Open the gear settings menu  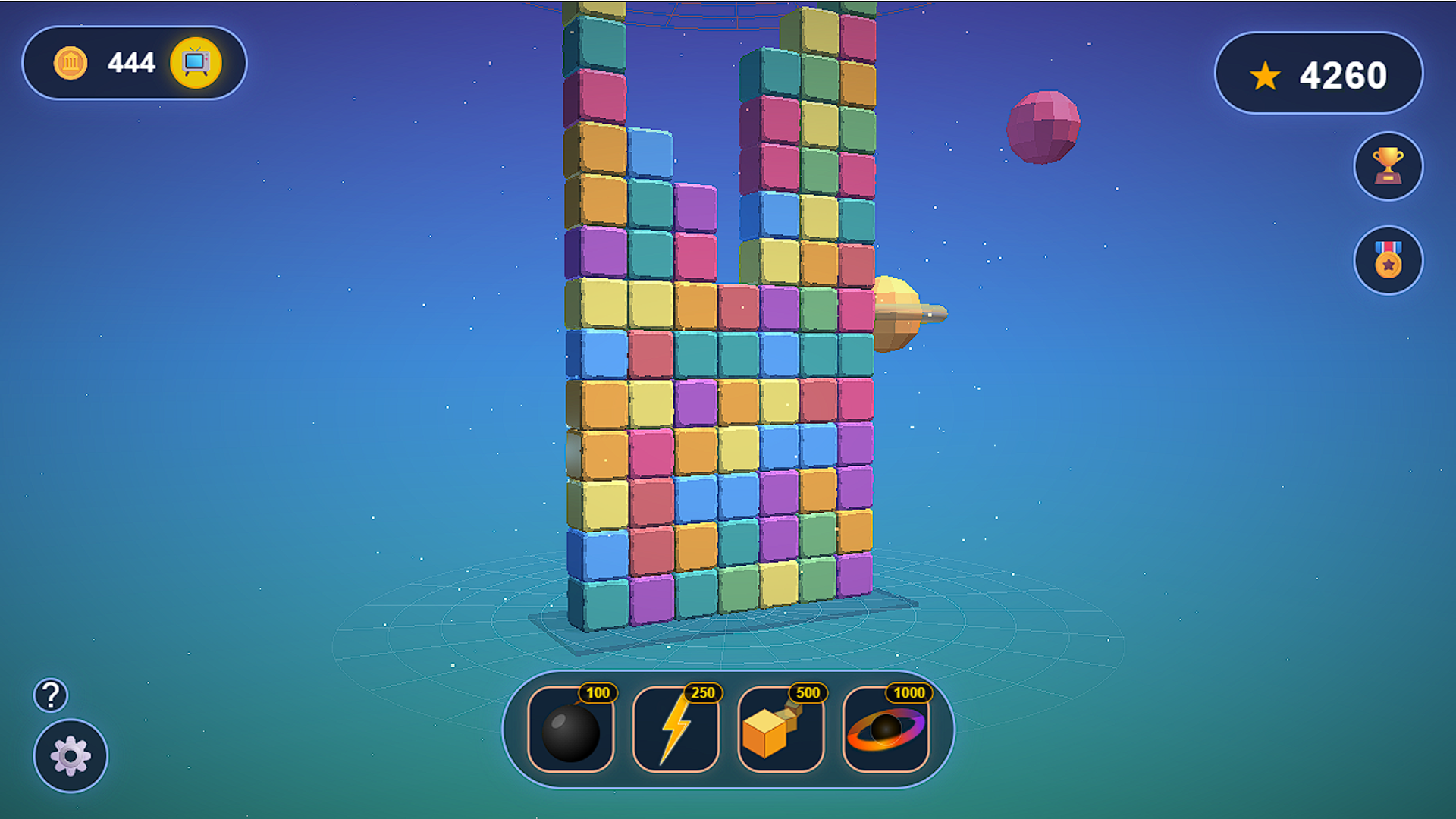click(71, 756)
